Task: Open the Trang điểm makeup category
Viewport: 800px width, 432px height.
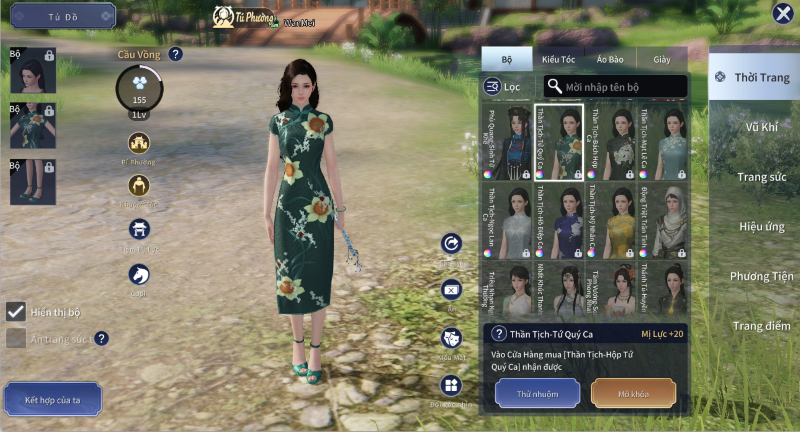Action: click(x=761, y=326)
